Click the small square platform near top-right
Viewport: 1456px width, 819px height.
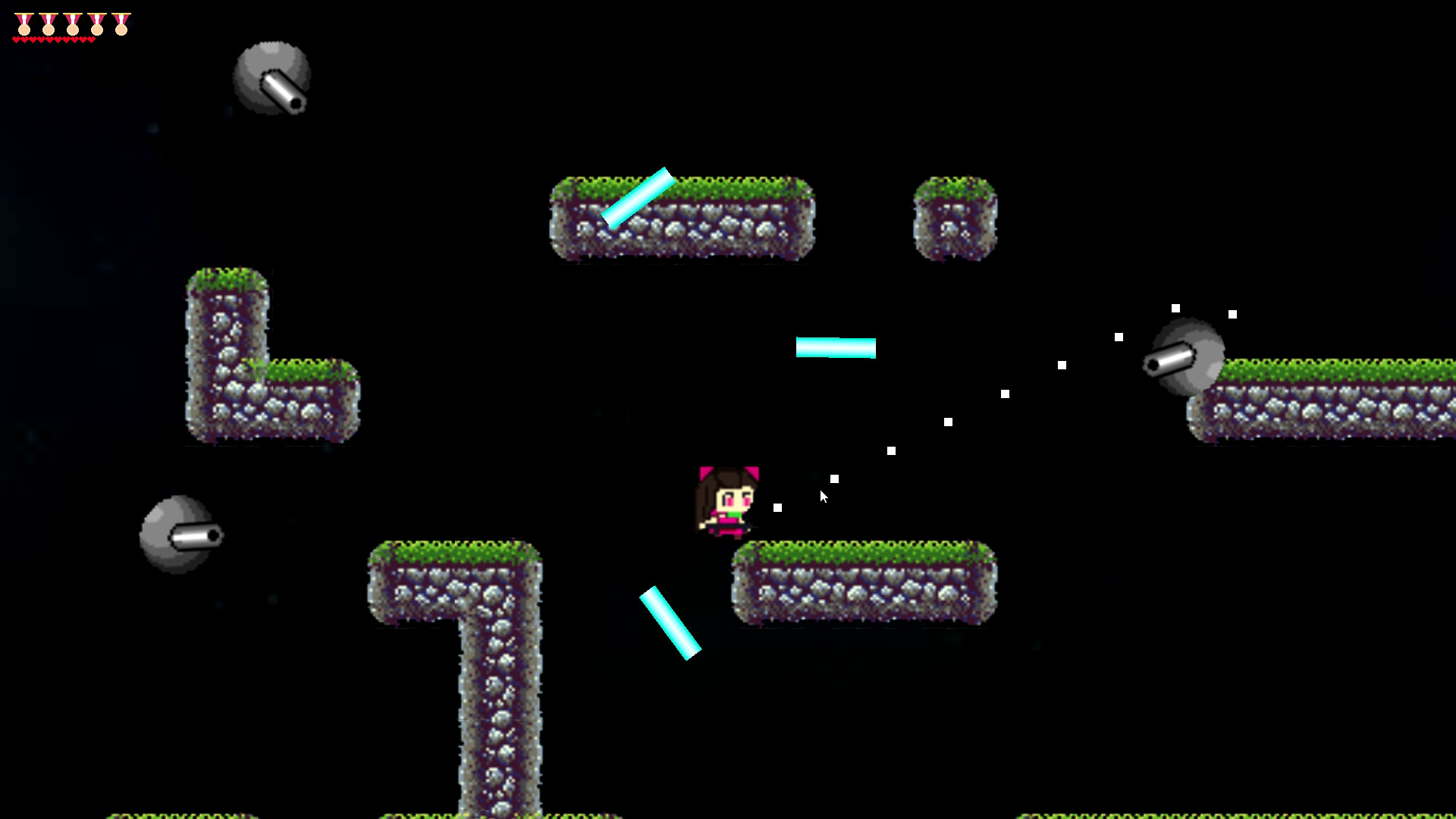tap(957, 216)
